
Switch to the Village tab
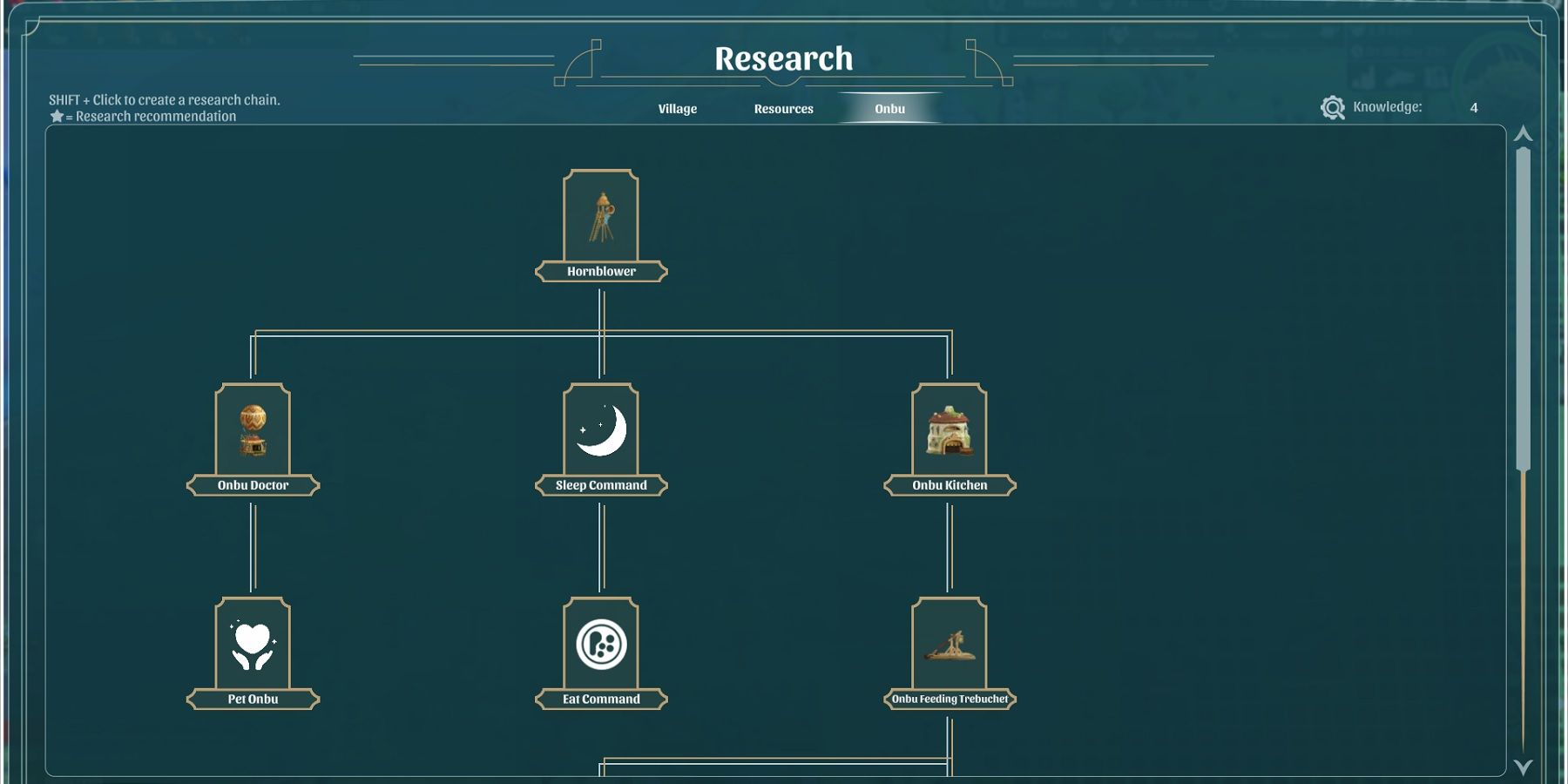pos(677,108)
